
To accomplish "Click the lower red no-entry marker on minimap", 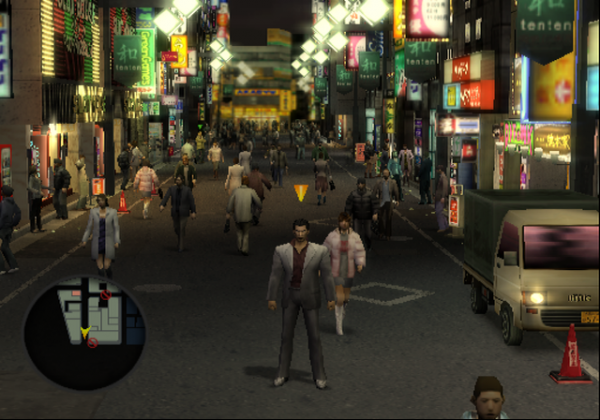I will 92,343.
